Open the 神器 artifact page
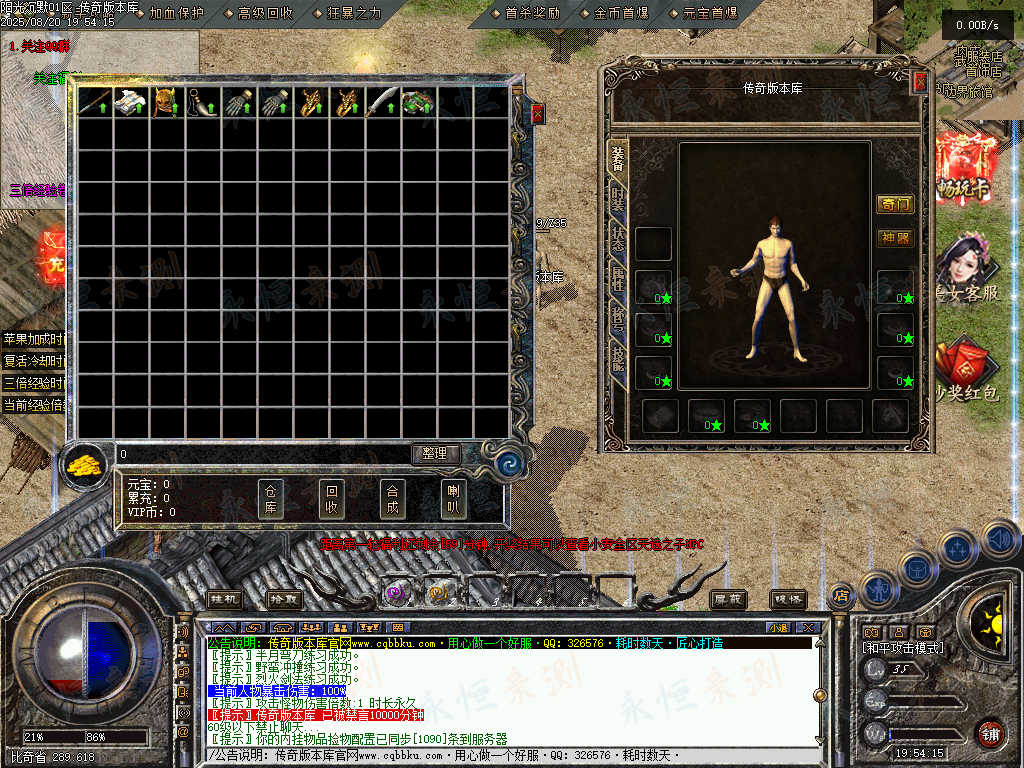This screenshot has width=1024, height=768. [895, 238]
